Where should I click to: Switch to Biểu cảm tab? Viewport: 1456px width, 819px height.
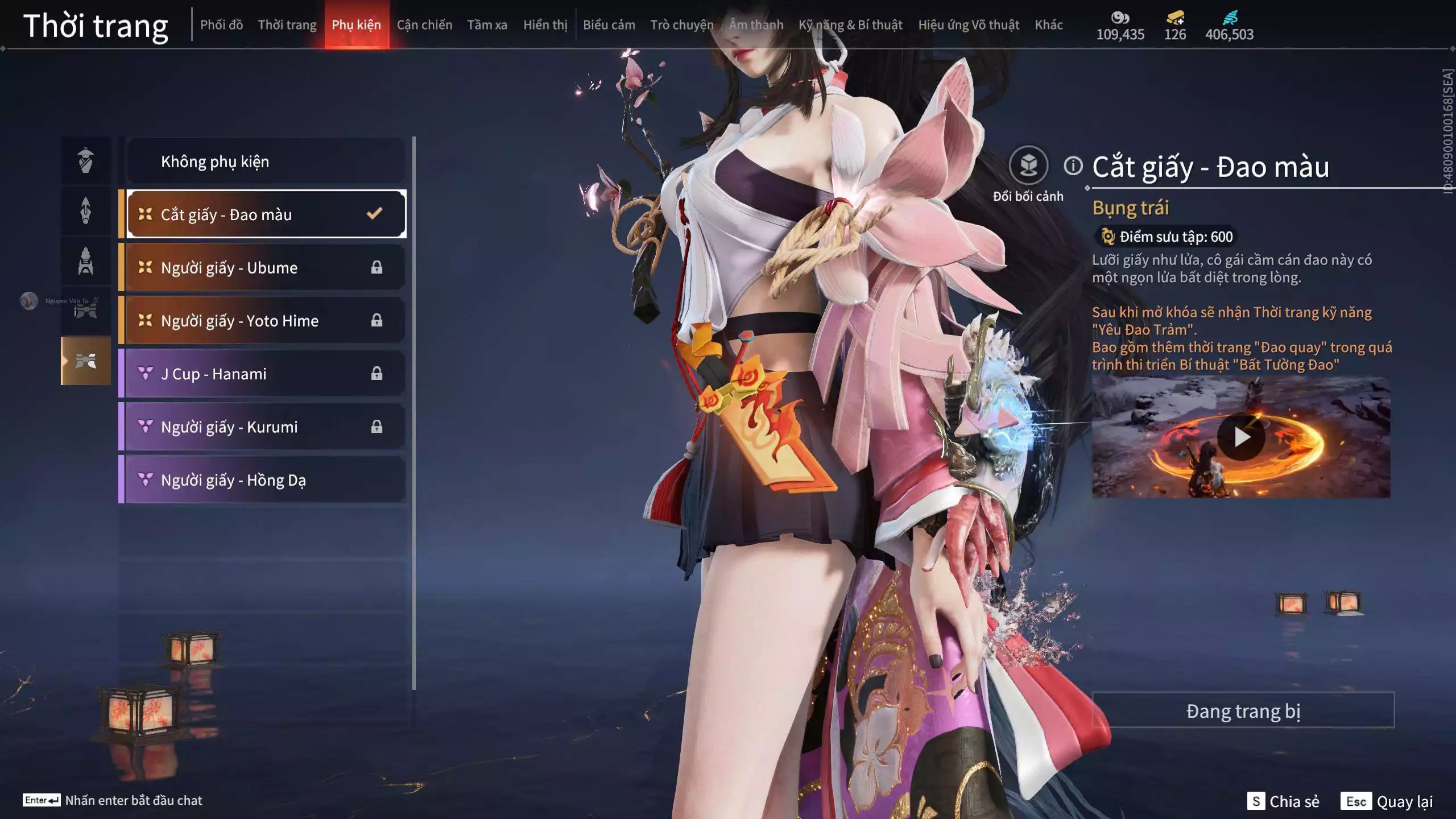coord(609,25)
